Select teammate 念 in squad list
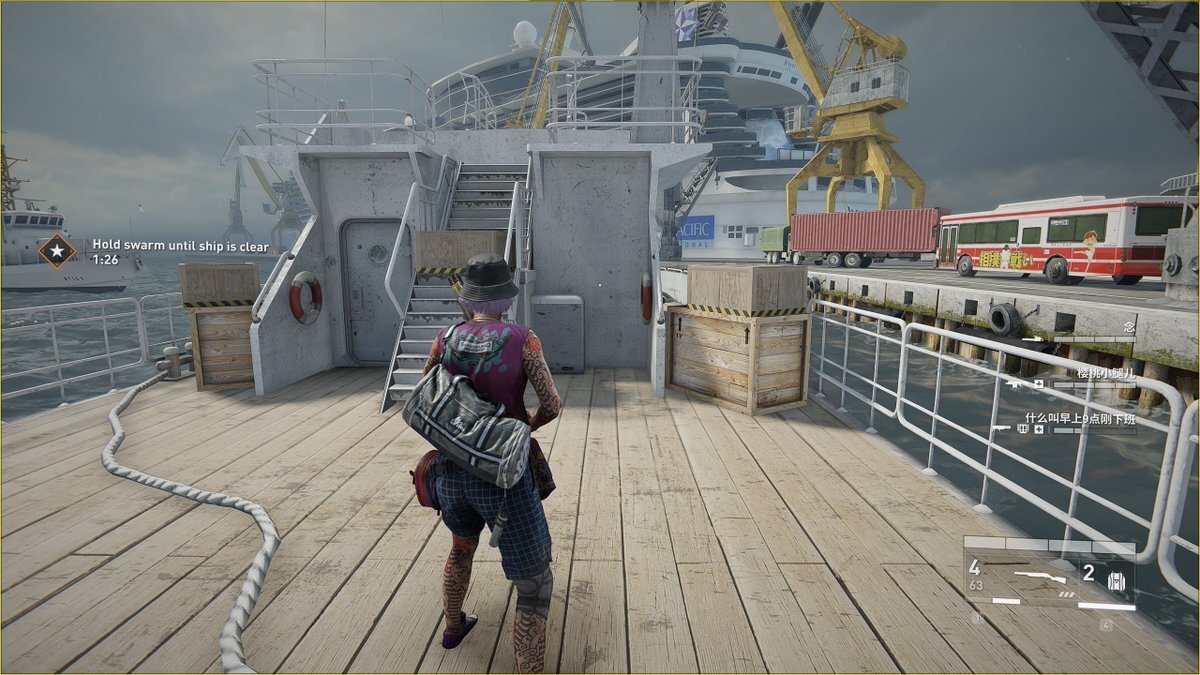 [1128, 327]
